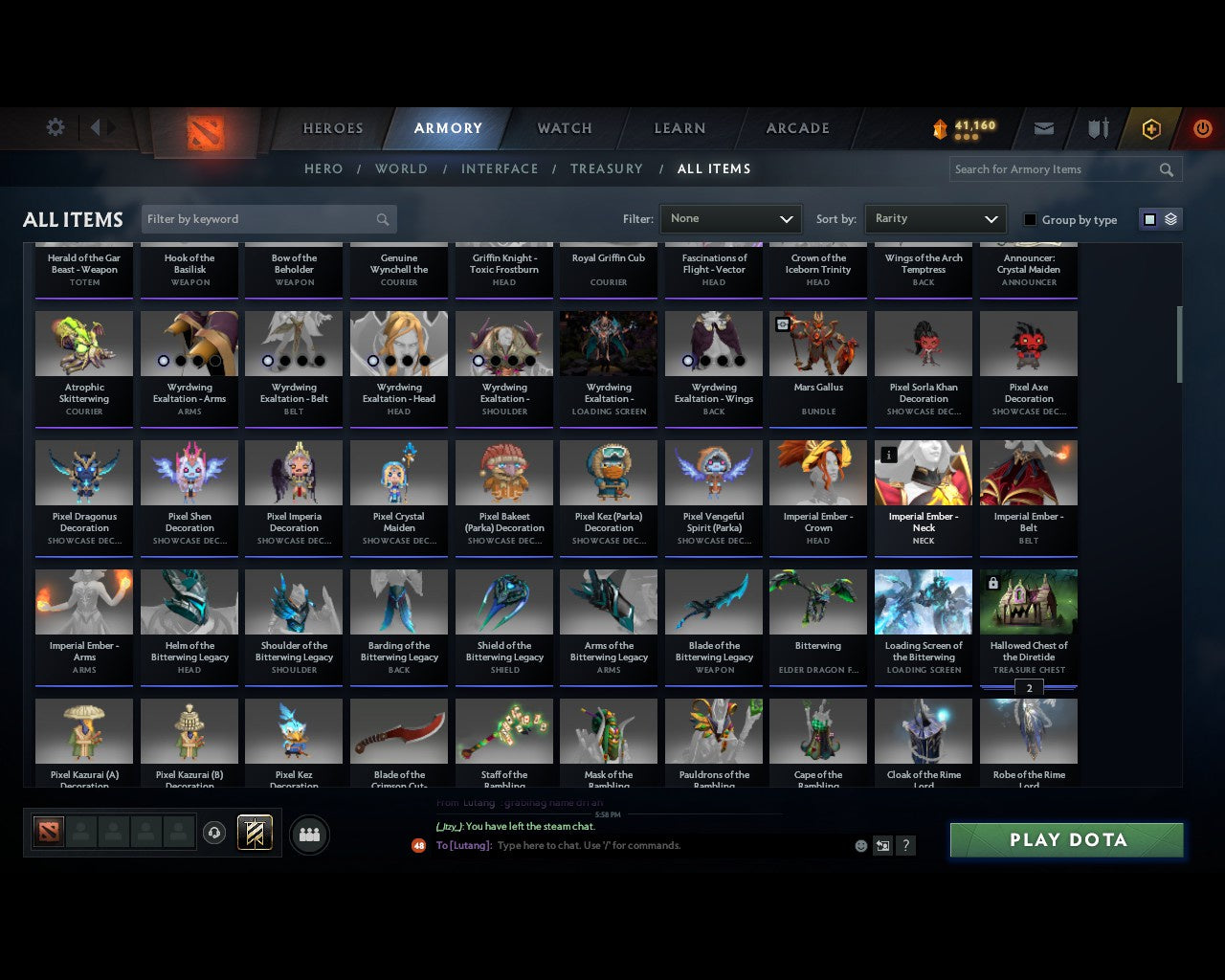Click the question mark help button near chat

tap(905, 846)
